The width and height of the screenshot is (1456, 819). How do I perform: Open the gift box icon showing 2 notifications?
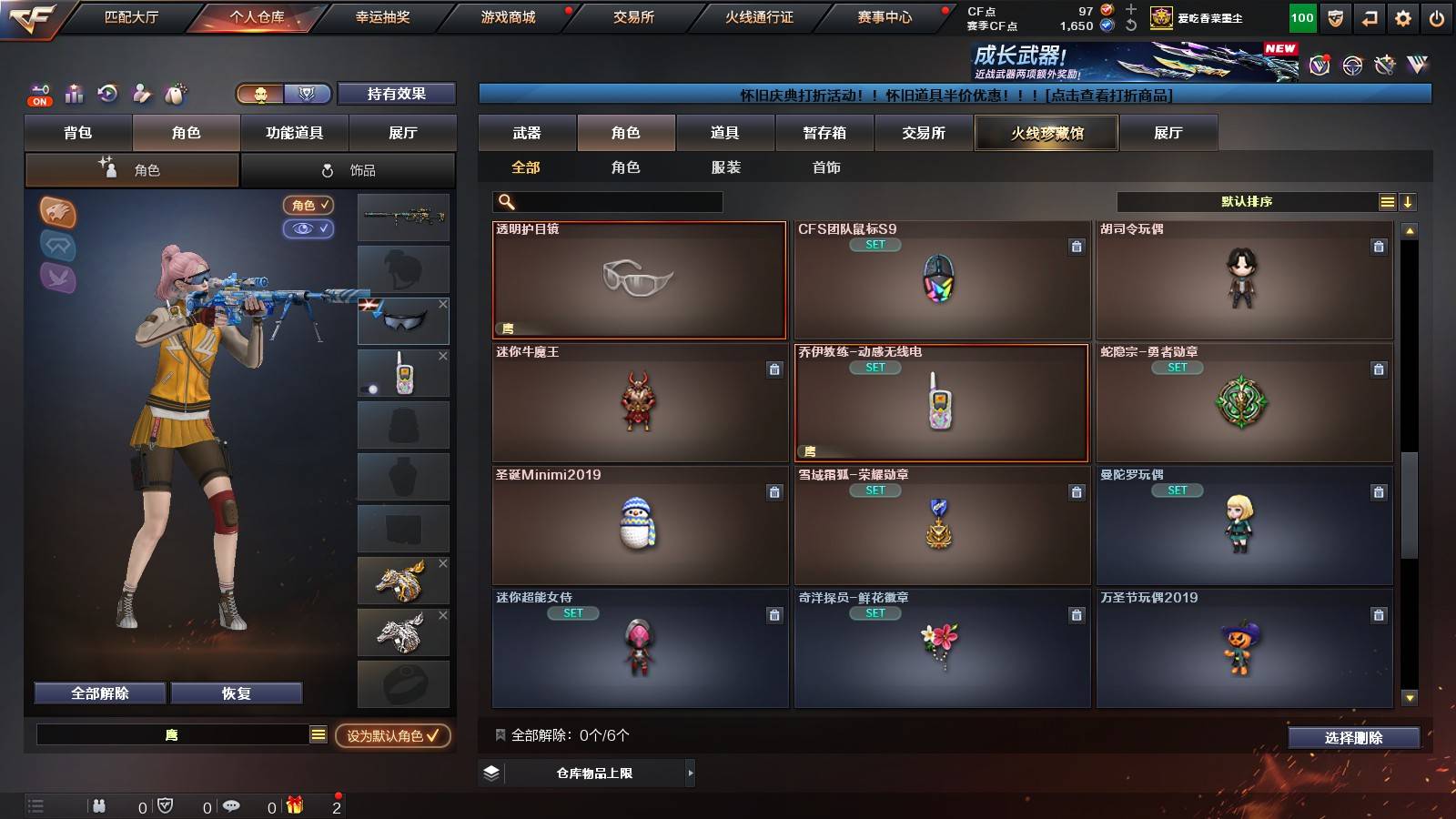pos(293,806)
